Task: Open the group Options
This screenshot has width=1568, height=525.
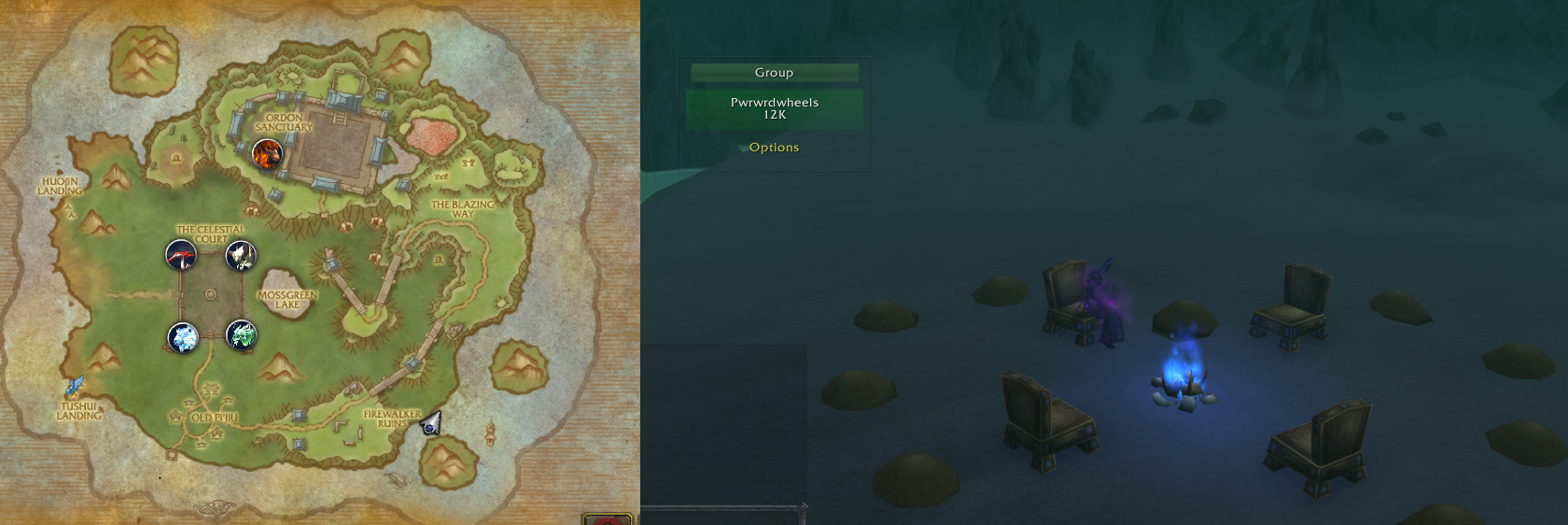Action: tap(774, 148)
